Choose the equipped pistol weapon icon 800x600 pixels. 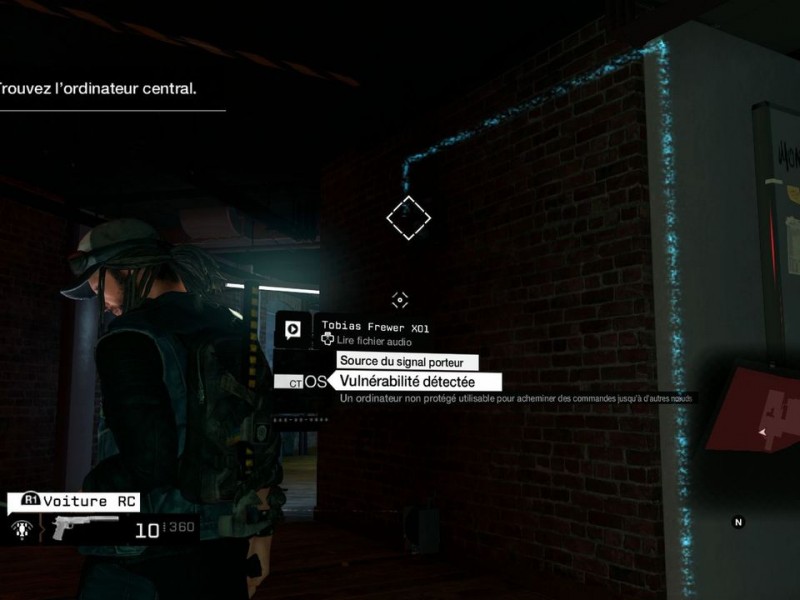coord(78,527)
